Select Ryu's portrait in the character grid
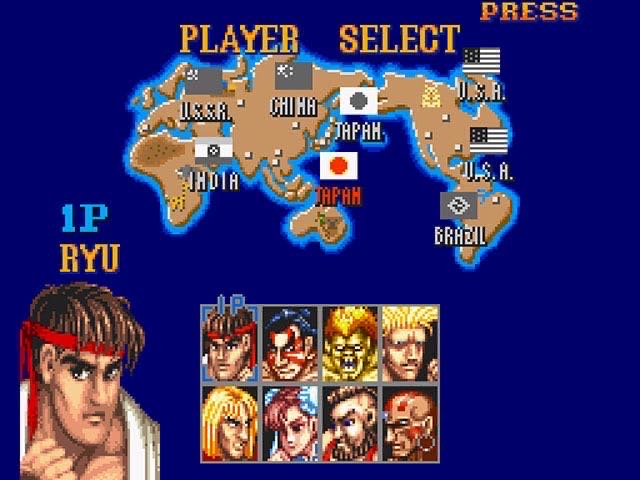The height and width of the screenshot is (480, 640). click(230, 343)
